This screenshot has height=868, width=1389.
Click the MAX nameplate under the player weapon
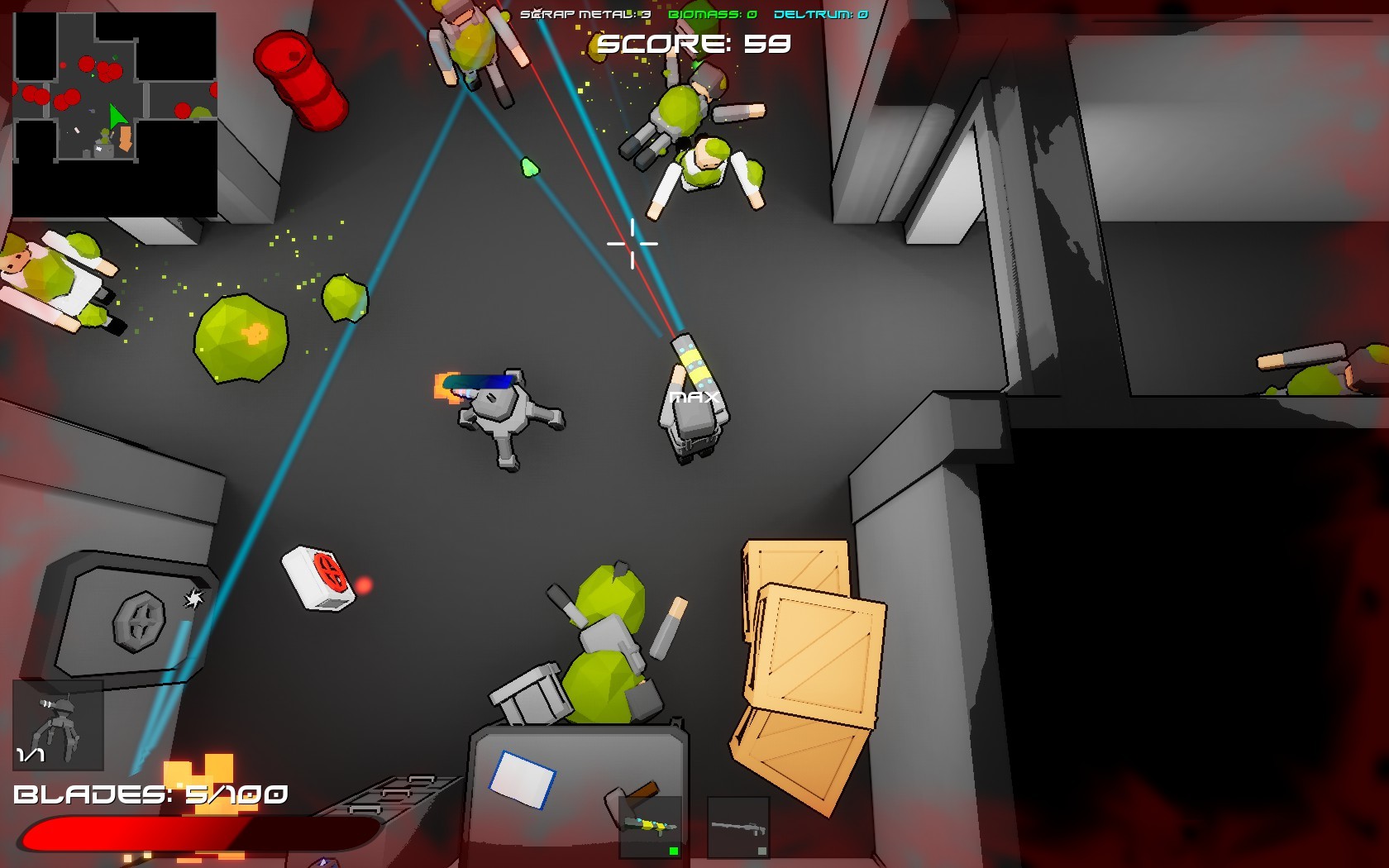pos(693,397)
